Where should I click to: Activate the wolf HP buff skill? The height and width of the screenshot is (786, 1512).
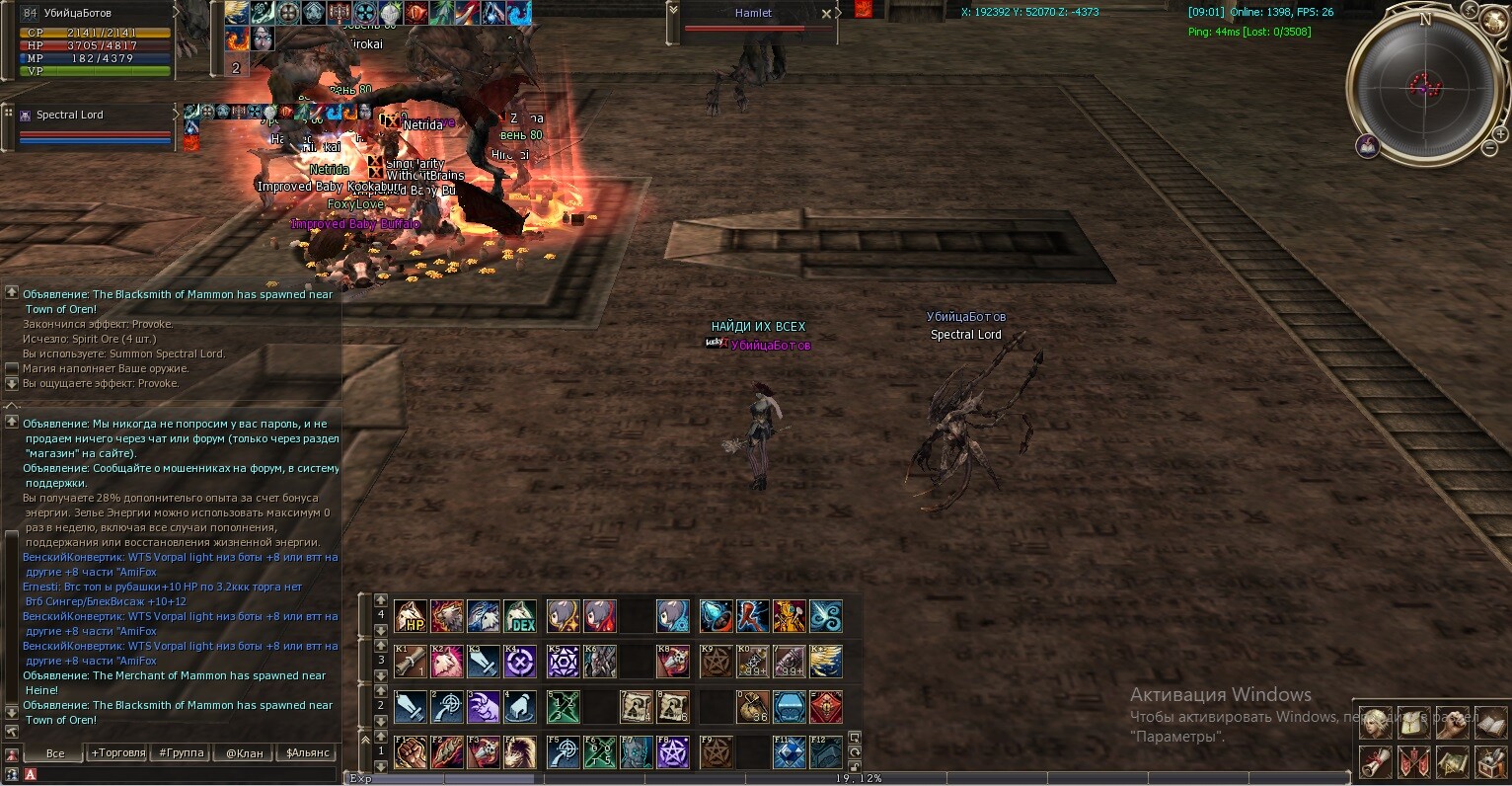point(411,616)
